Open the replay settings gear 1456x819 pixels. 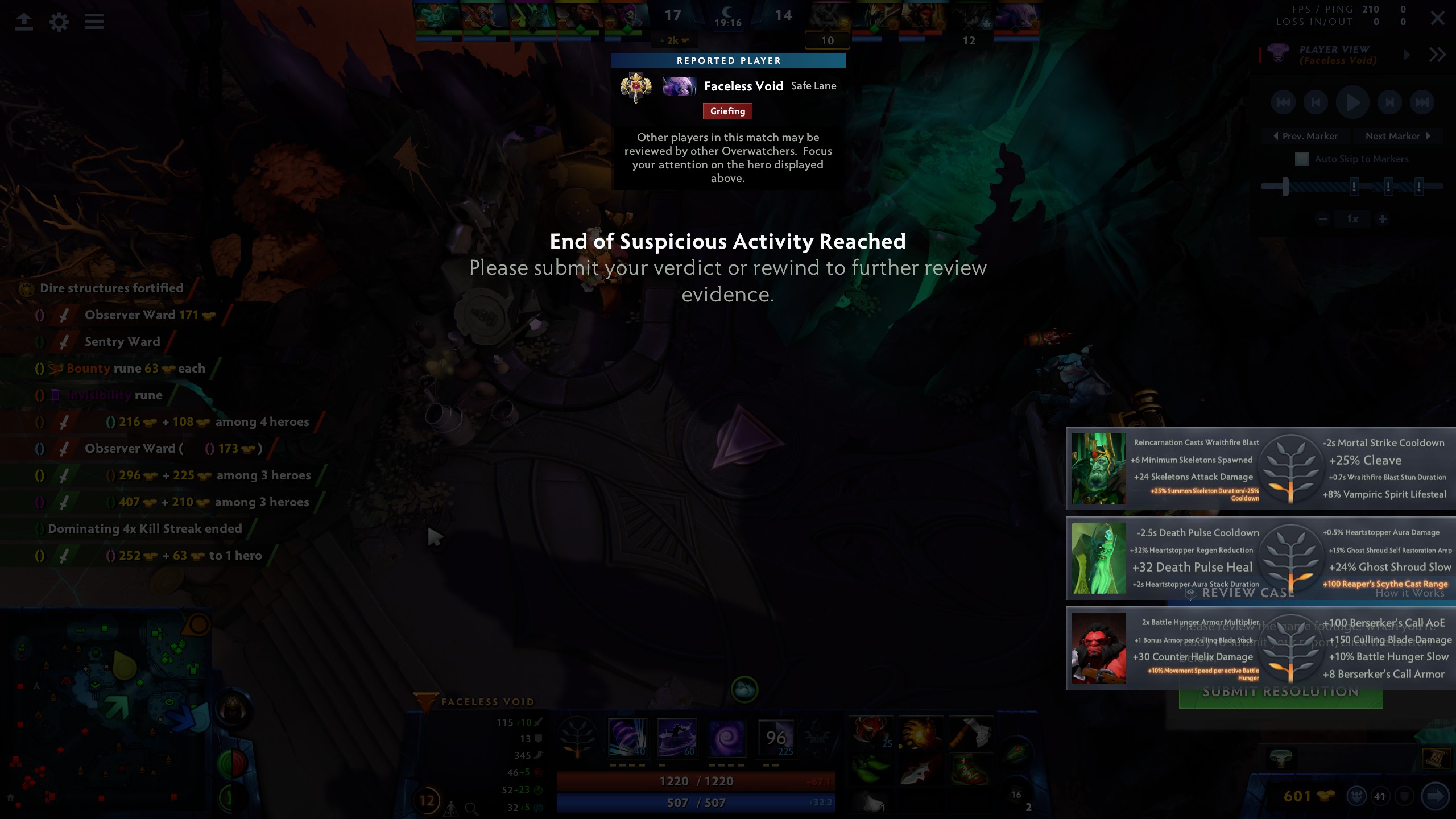tap(59, 22)
